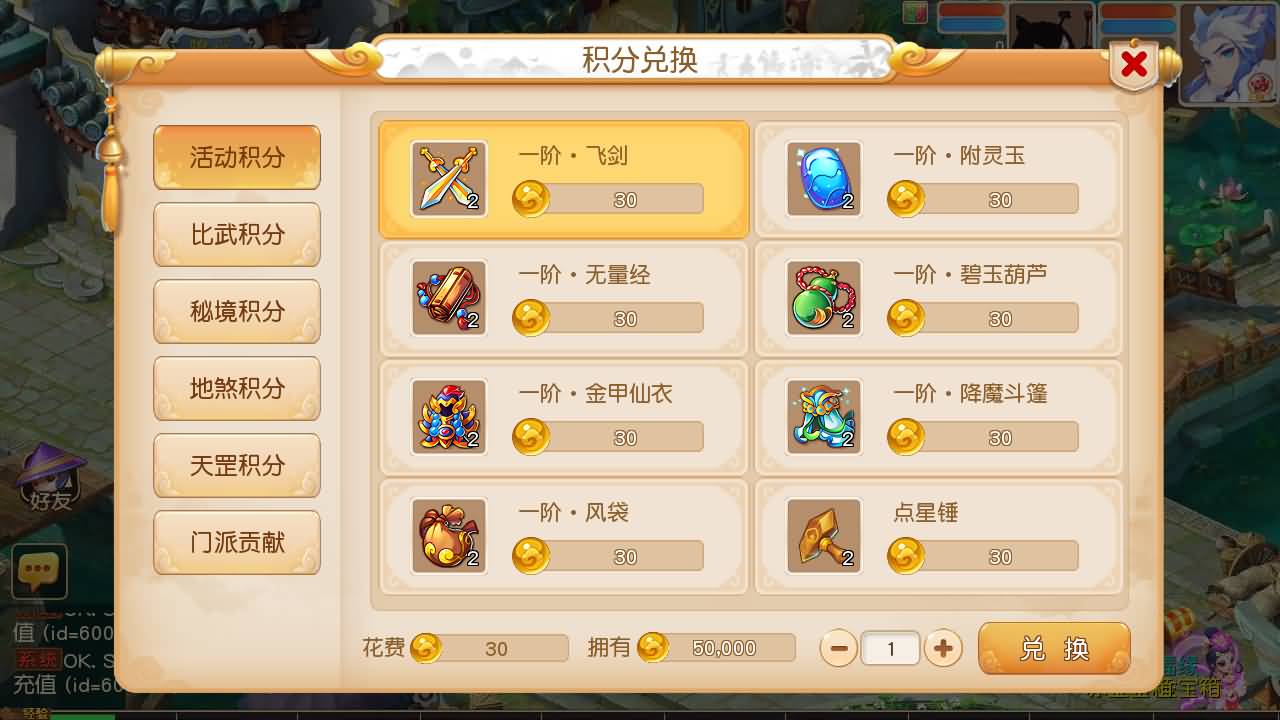Switch to the 地煞积分 tab
Image resolution: width=1280 pixels, height=720 pixels.
pos(236,388)
